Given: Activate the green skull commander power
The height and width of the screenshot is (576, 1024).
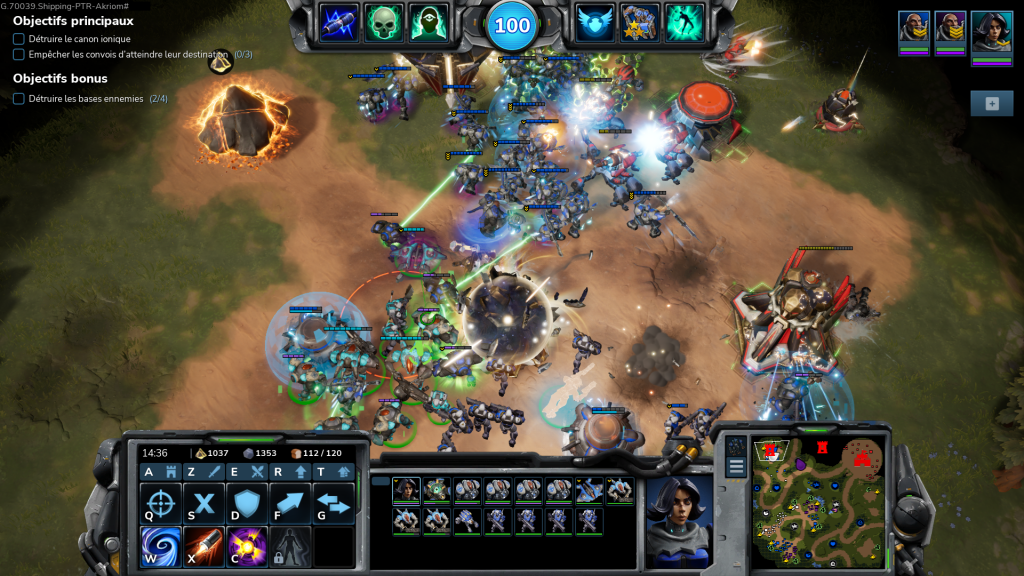Looking at the screenshot, I should click(x=384, y=22).
